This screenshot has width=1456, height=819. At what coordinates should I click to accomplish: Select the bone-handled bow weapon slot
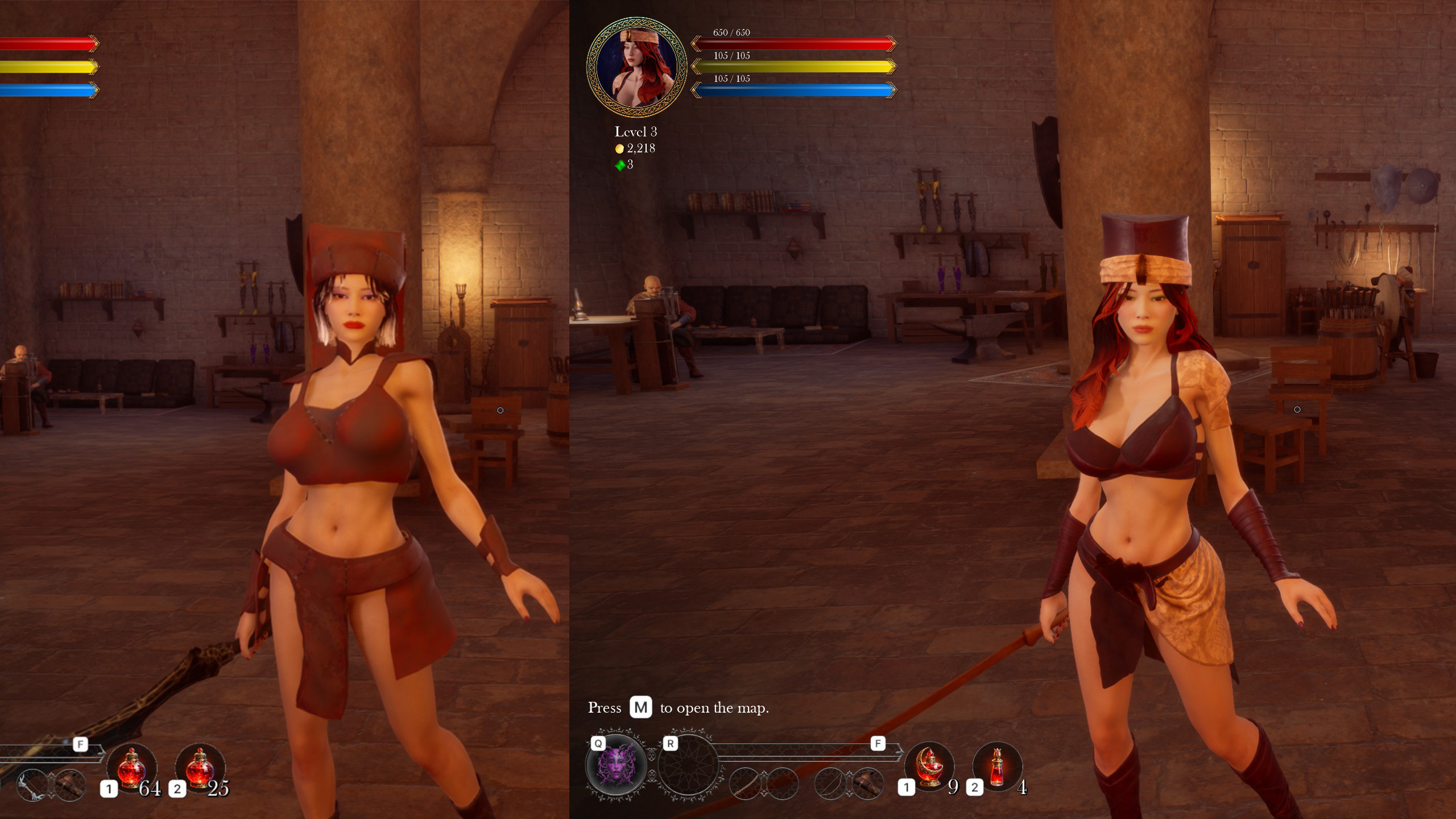tap(32, 785)
